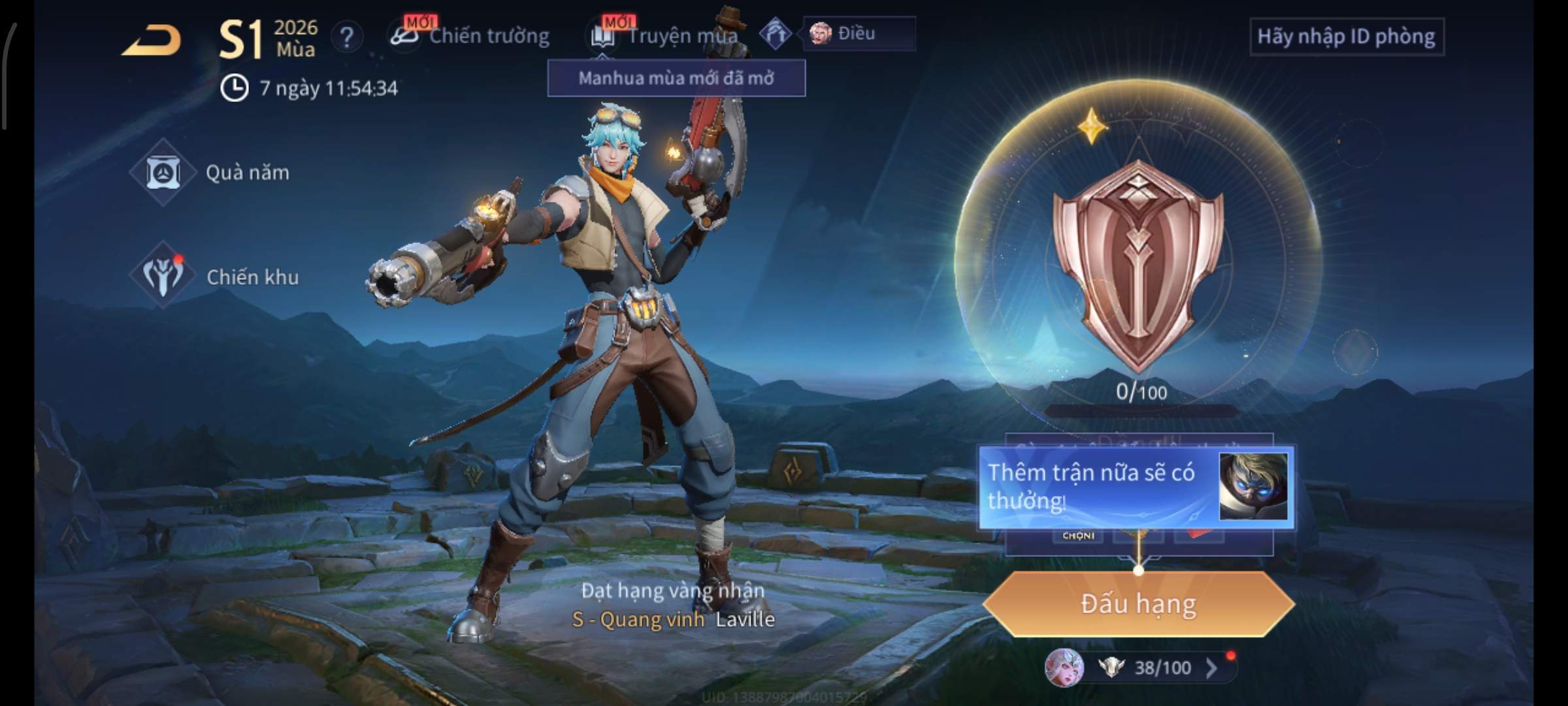
Task: Start a ranked match with Đấu hạng
Action: [x=1138, y=604]
